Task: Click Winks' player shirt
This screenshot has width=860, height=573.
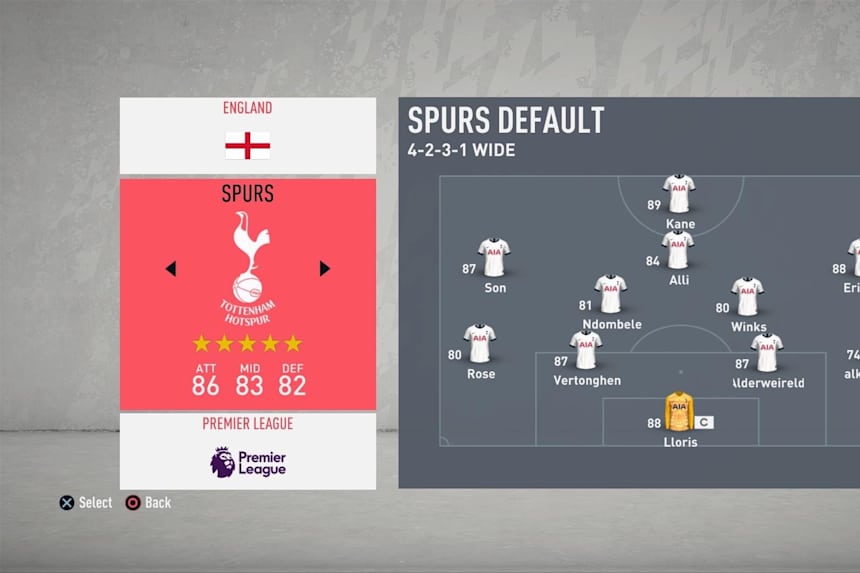Action: (x=748, y=297)
